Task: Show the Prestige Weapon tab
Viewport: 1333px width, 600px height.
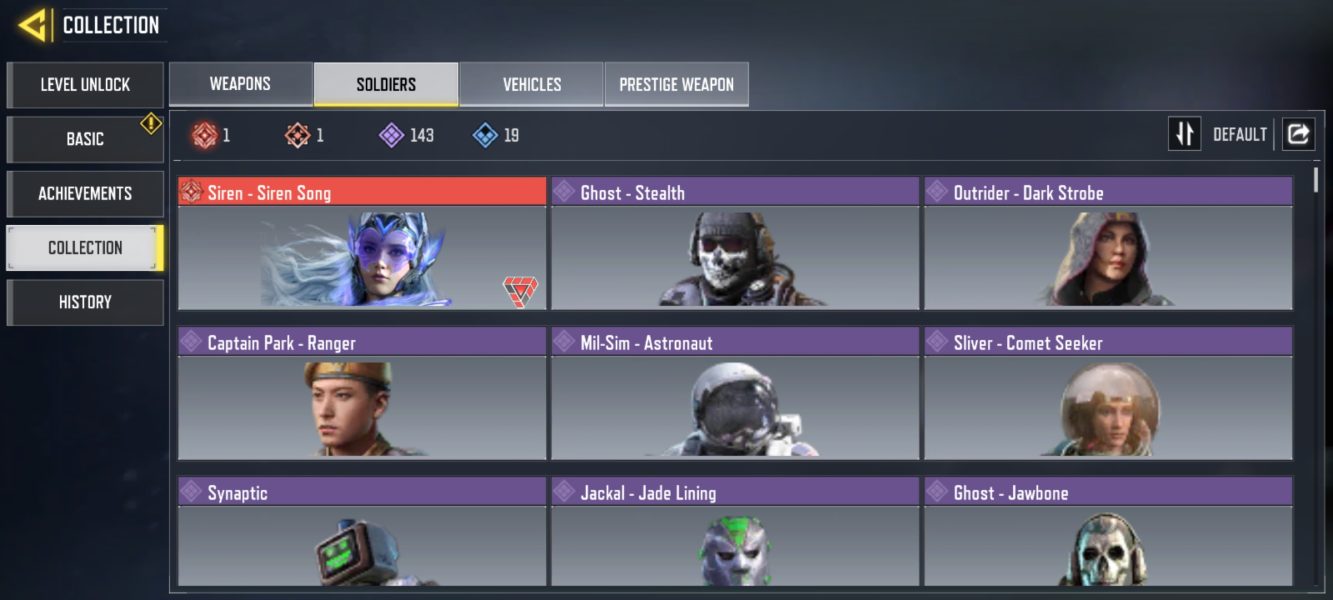Action: (677, 84)
